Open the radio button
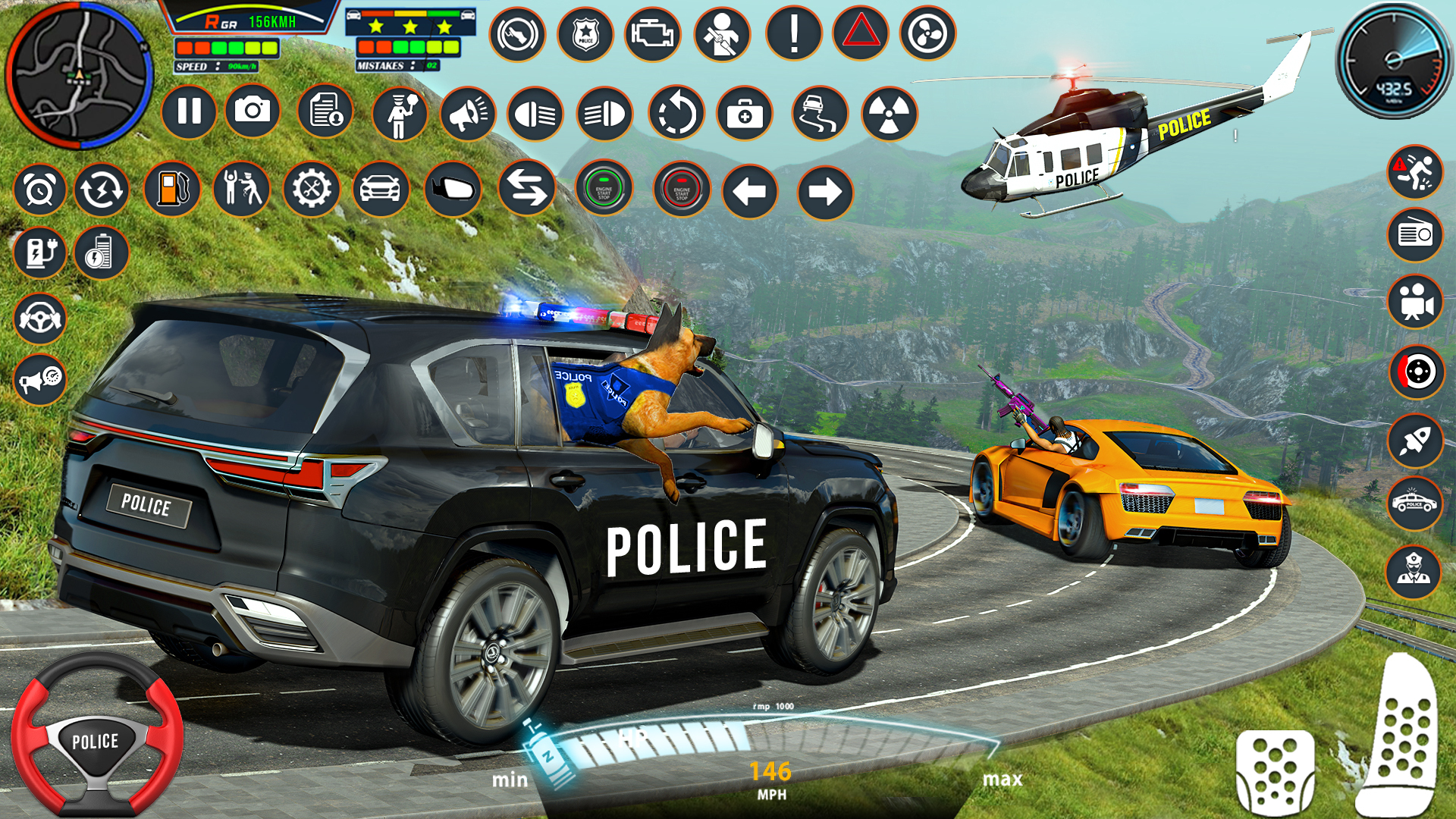 (x=1415, y=234)
